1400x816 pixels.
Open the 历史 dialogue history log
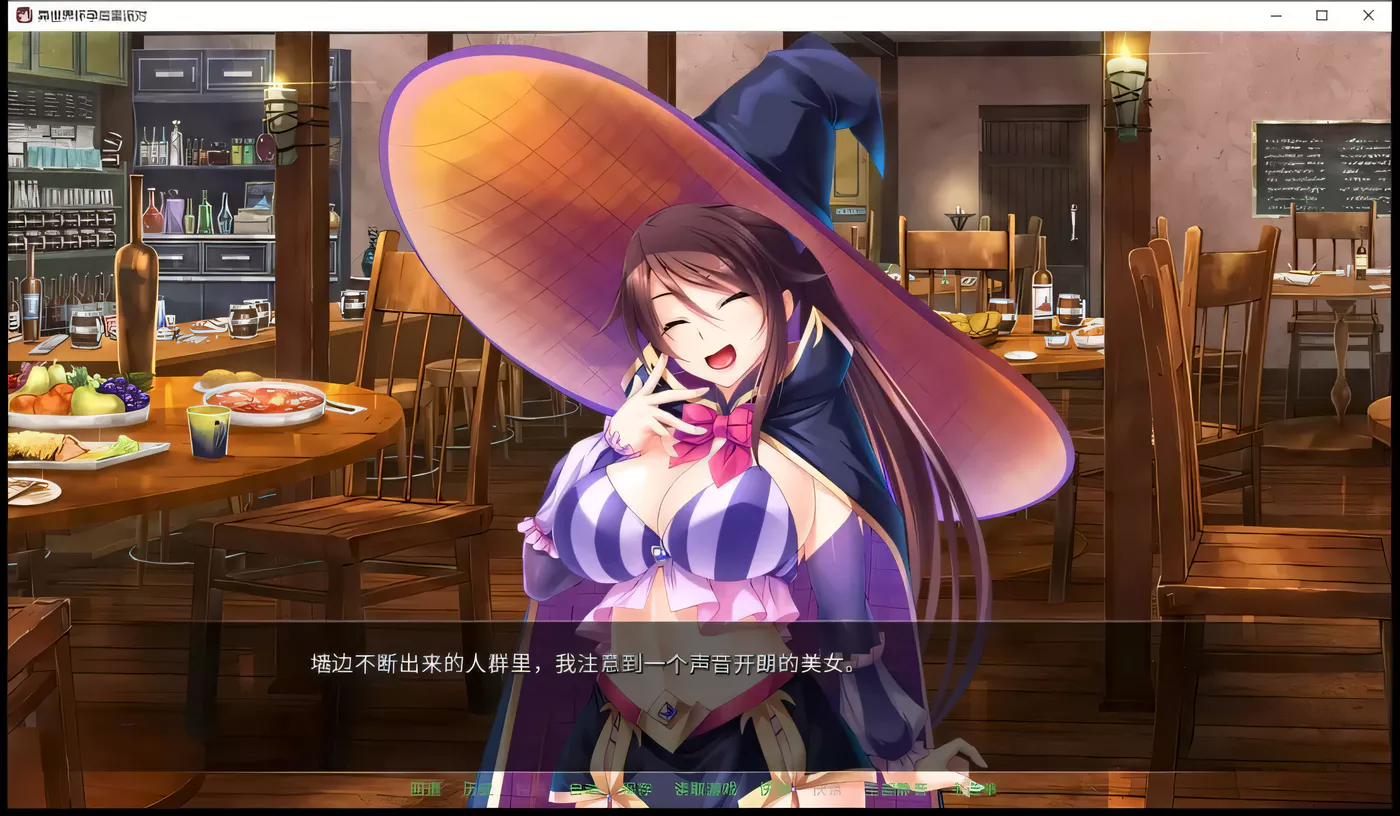click(478, 789)
